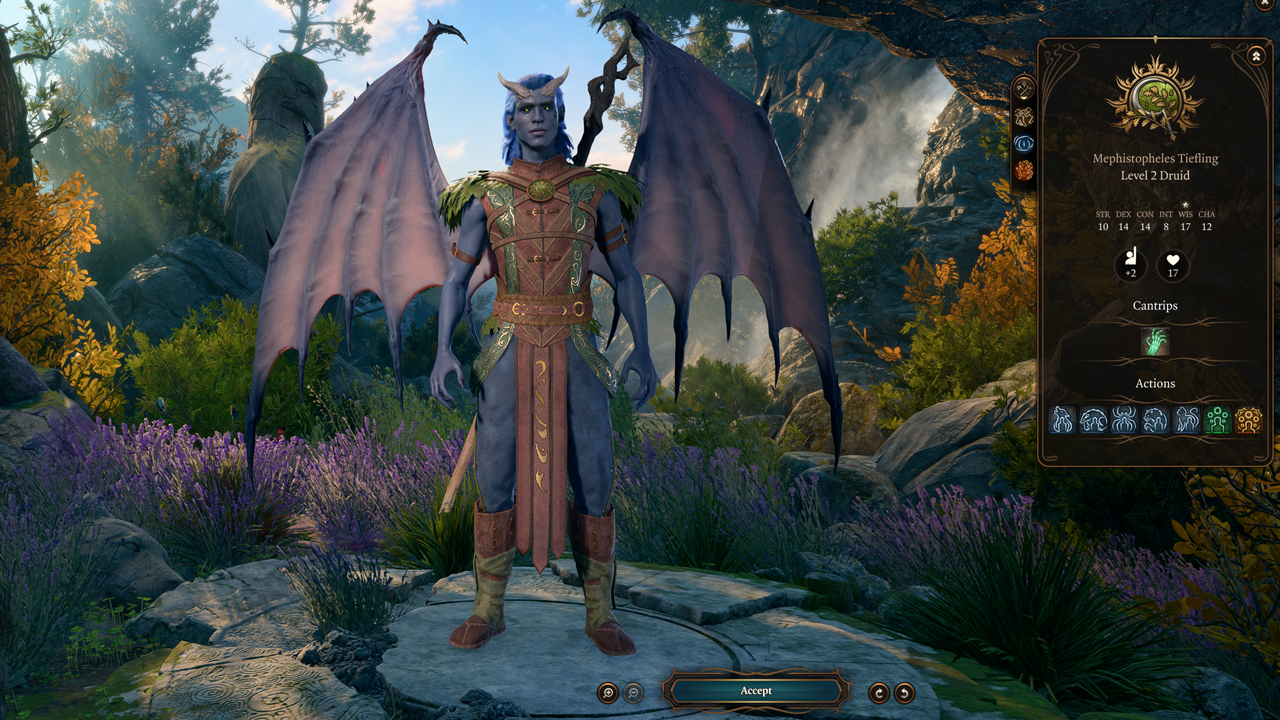
Task: Rotate the character counter-clockwise
Action: [x=904, y=692]
